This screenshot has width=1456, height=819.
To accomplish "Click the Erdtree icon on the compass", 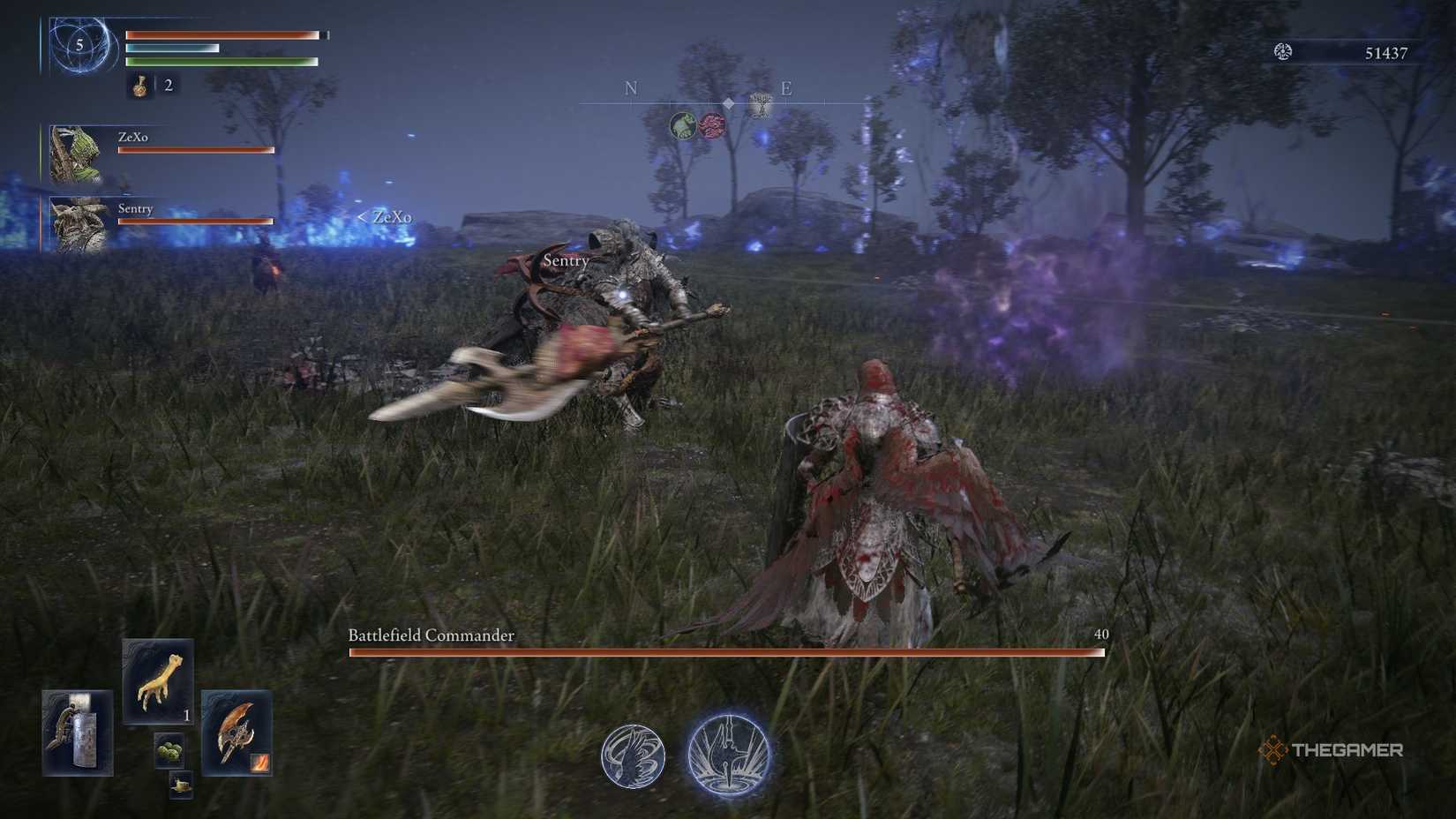I will point(760,107).
